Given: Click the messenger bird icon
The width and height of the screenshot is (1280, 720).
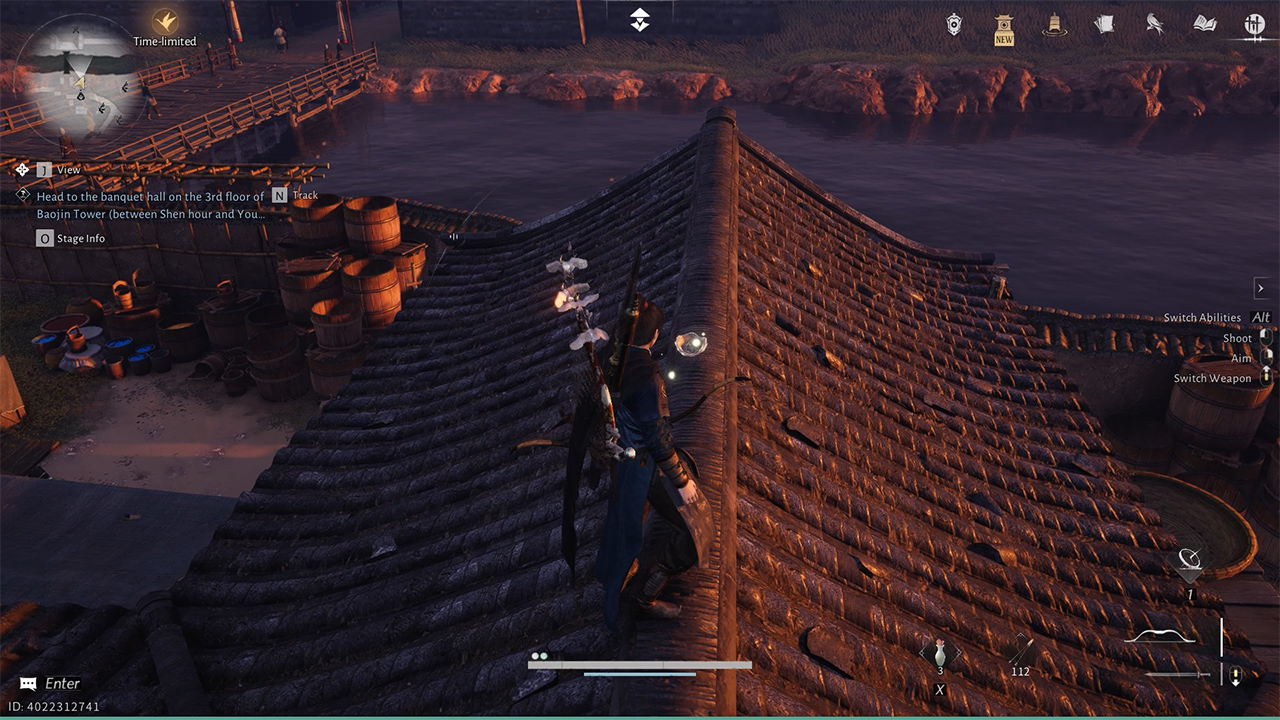Looking at the screenshot, I should pyautogui.click(x=1153, y=25).
